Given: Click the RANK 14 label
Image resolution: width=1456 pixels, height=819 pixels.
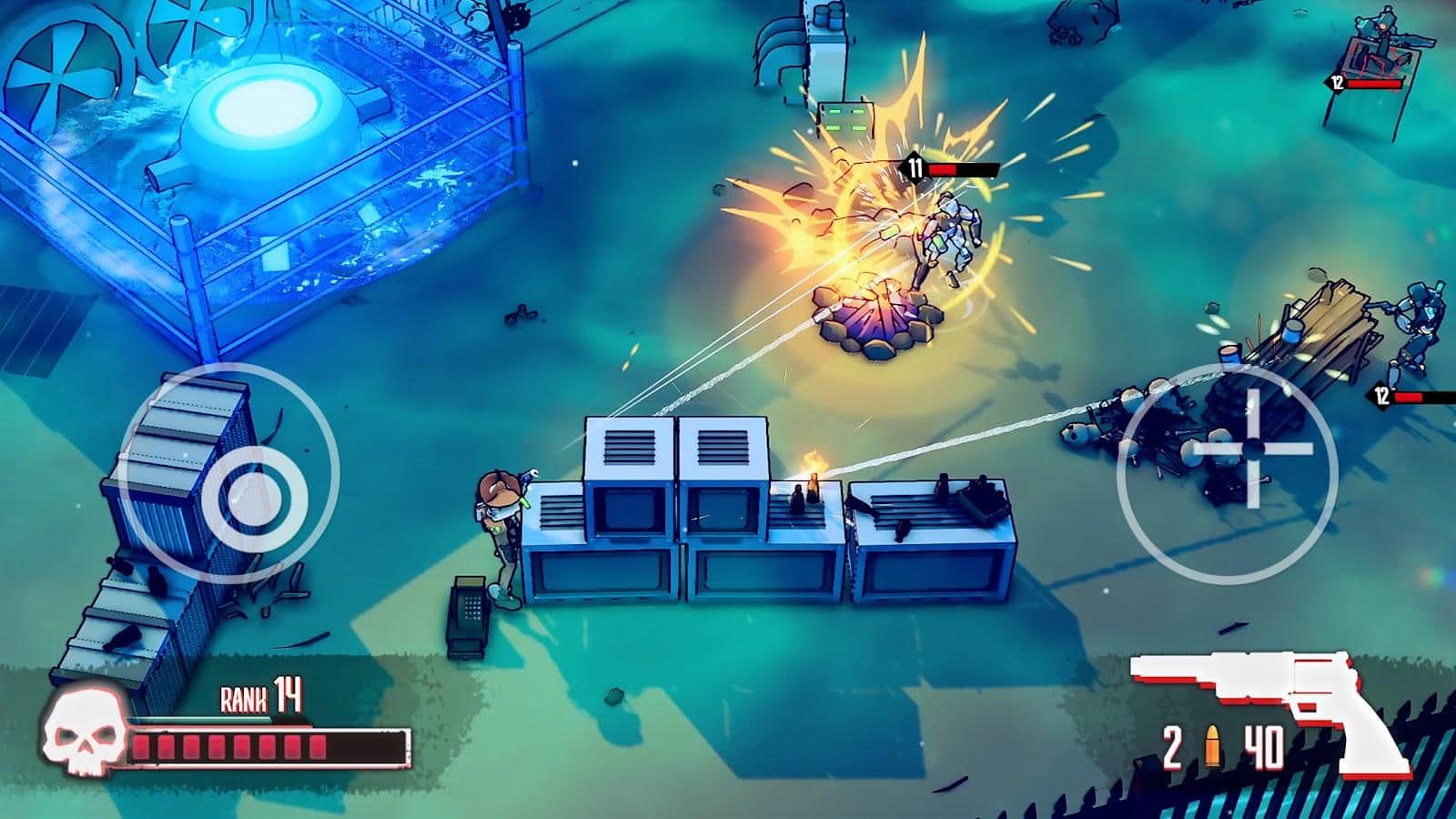Looking at the screenshot, I should 259,694.
